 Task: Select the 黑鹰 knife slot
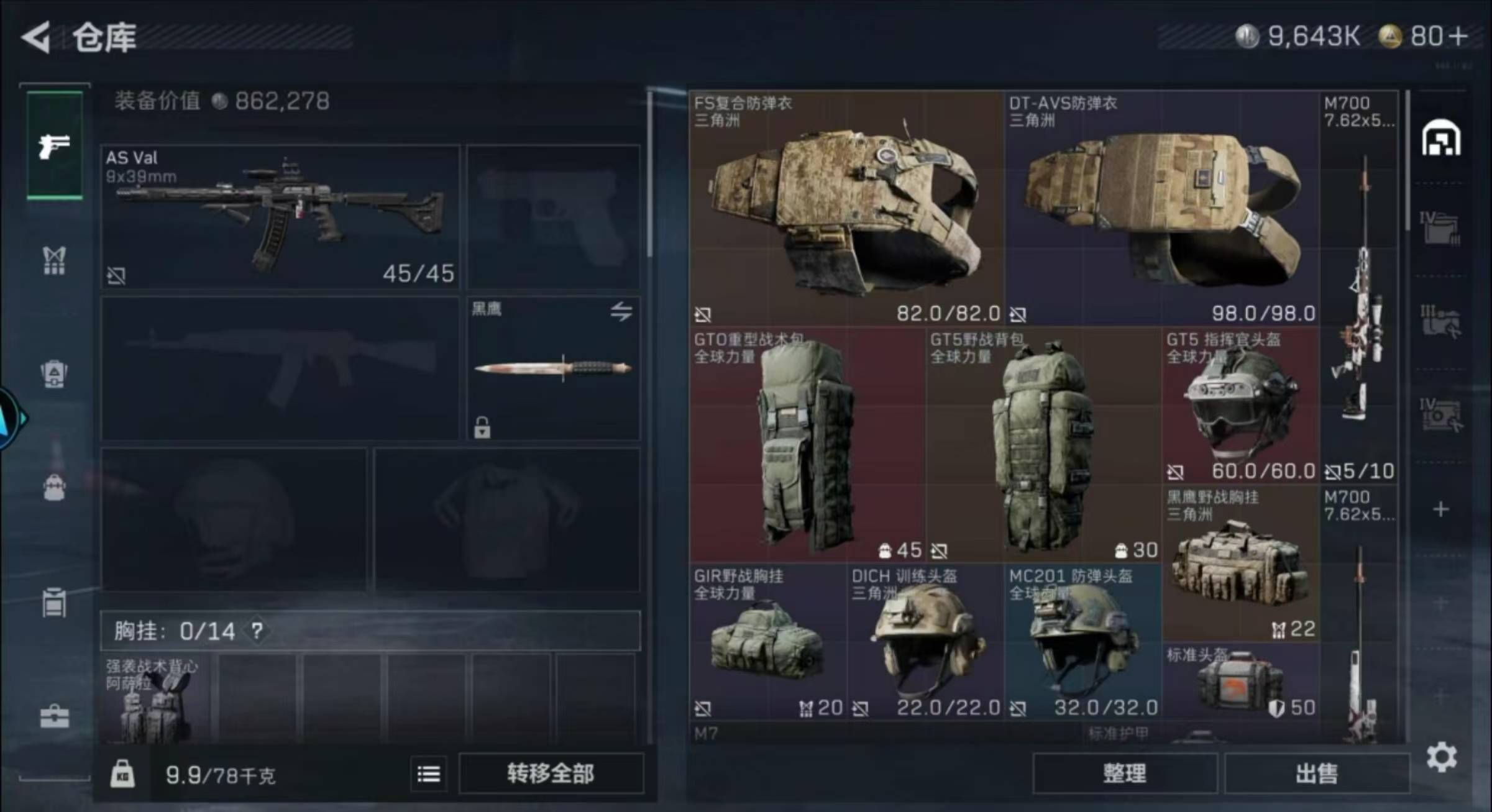tap(552, 368)
